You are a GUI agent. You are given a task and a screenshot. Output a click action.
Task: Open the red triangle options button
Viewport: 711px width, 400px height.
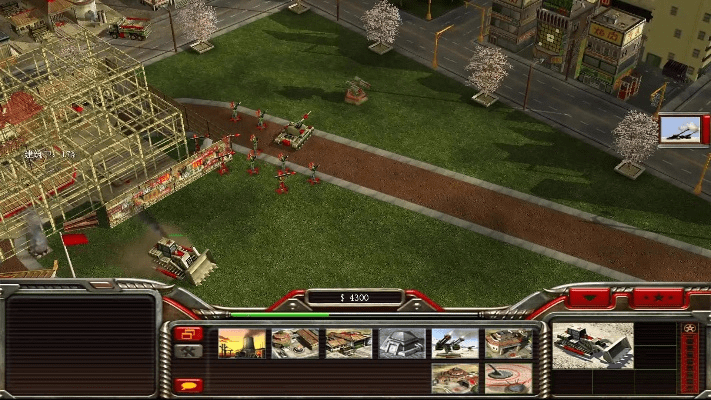click(x=592, y=298)
